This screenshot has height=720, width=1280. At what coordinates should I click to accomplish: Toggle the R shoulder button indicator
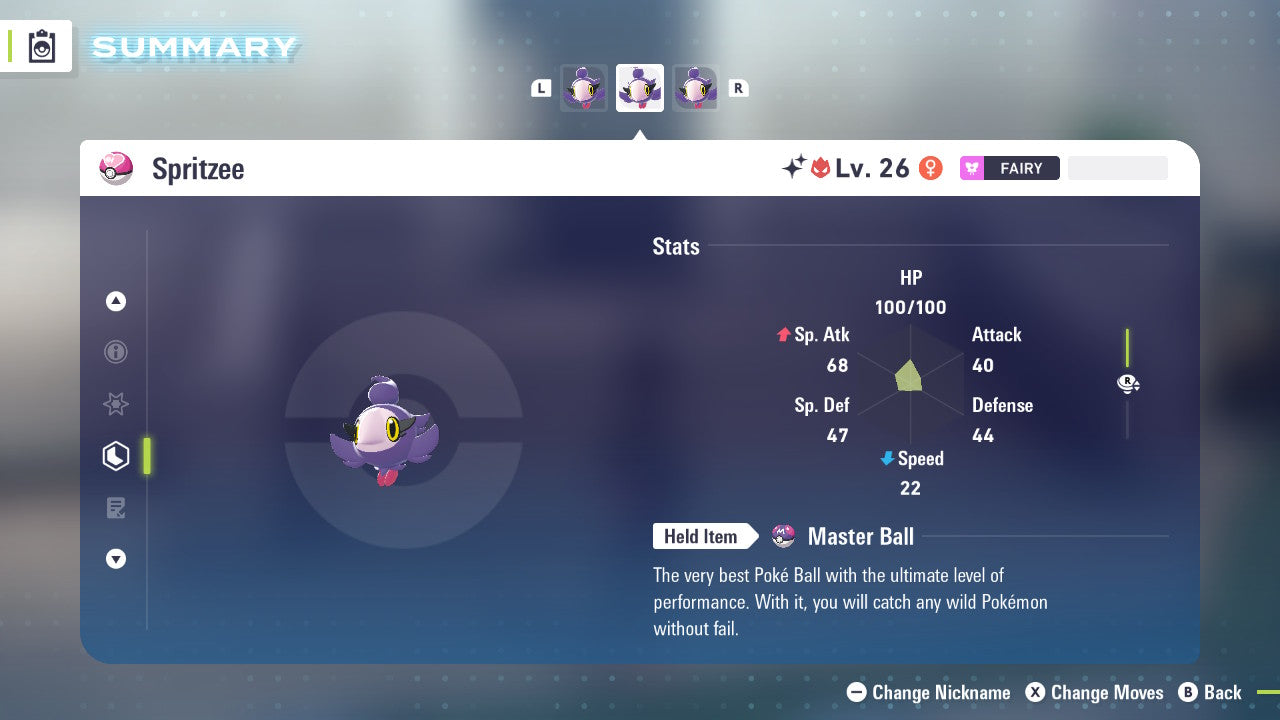pos(738,88)
